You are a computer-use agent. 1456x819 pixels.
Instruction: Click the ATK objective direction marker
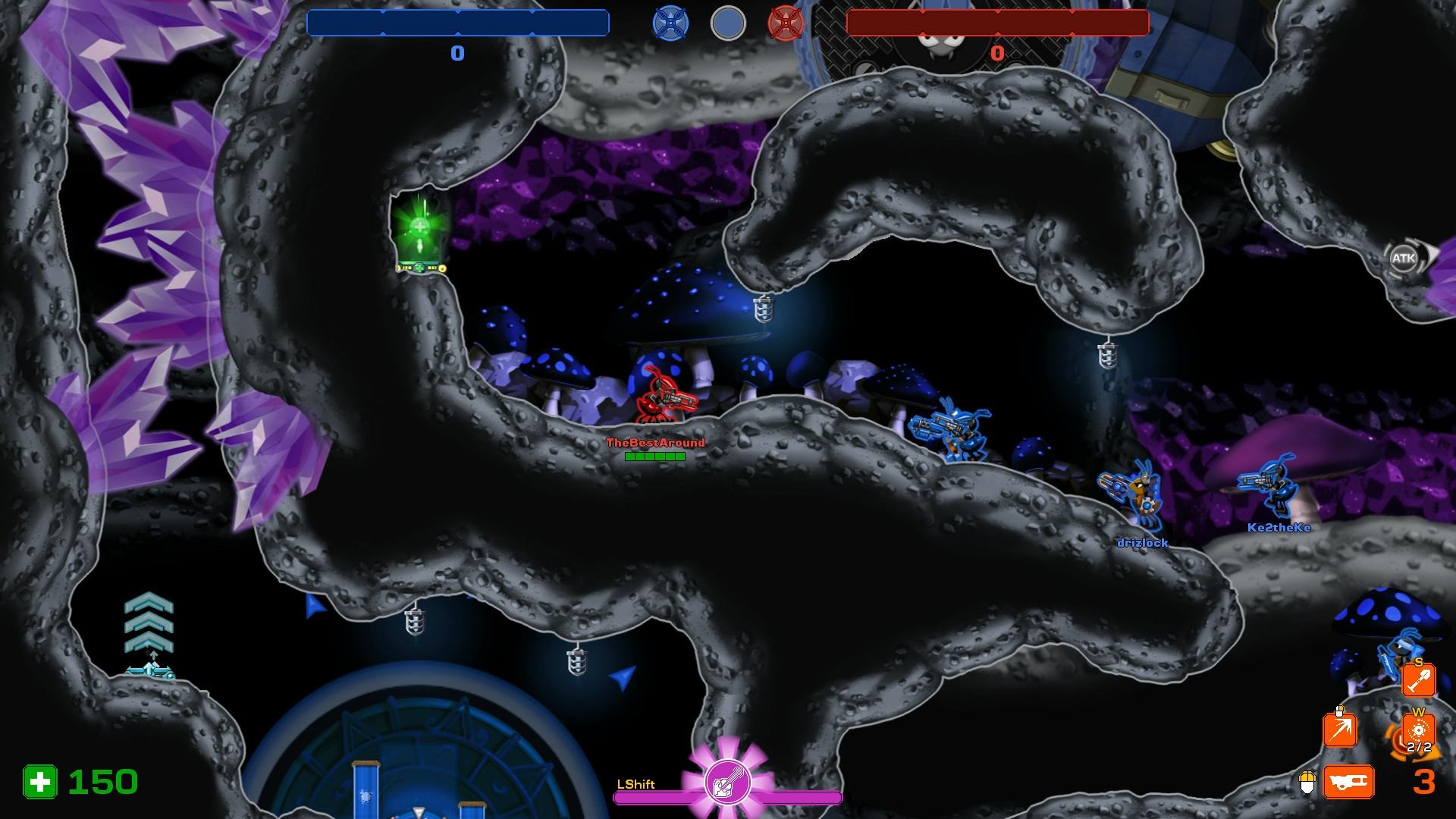pyautogui.click(x=1404, y=258)
